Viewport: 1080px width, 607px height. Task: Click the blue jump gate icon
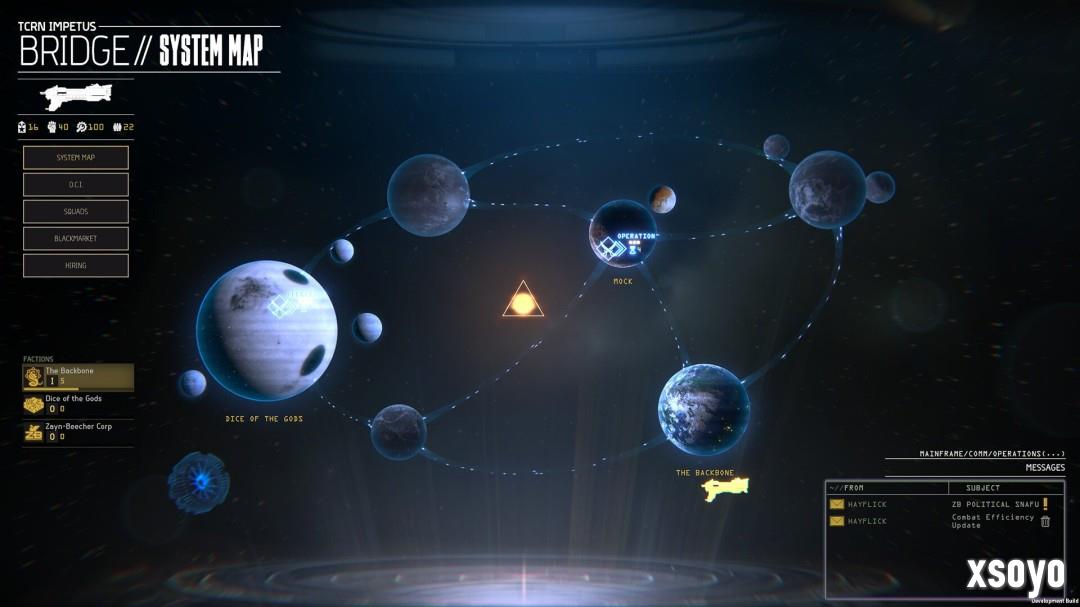199,482
